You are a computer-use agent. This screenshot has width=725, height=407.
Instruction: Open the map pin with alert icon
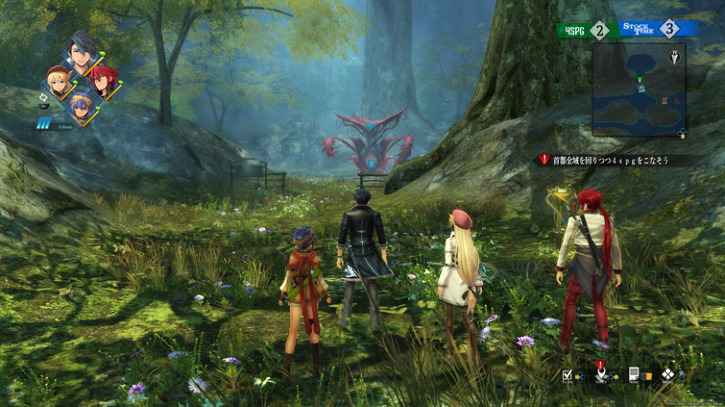click(600, 374)
